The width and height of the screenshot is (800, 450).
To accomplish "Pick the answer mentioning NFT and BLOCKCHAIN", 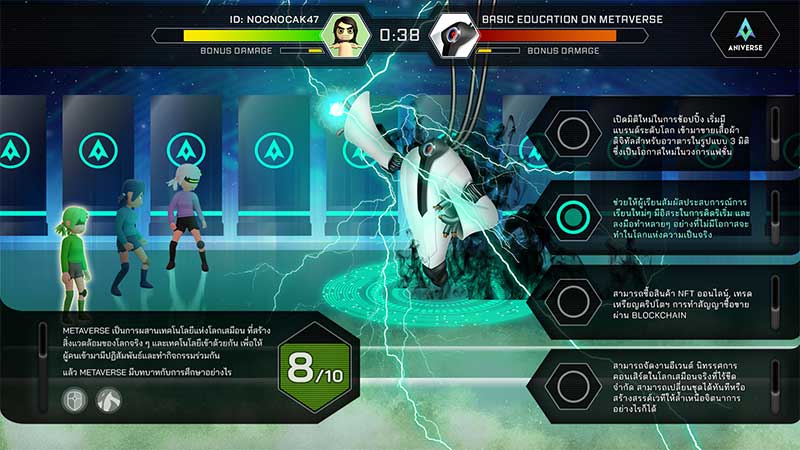I will pos(572,300).
